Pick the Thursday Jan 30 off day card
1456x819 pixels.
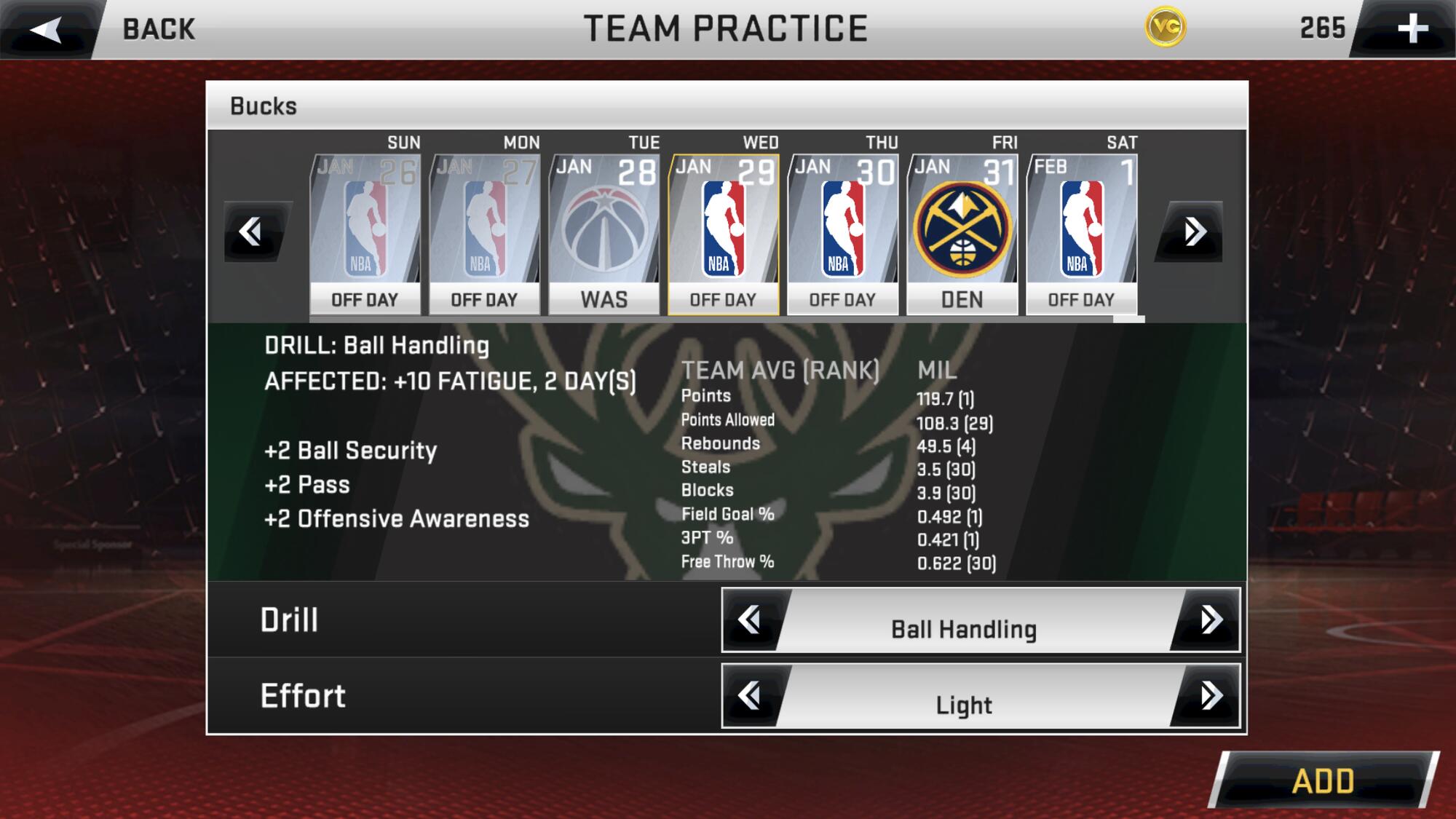pyautogui.click(x=842, y=233)
